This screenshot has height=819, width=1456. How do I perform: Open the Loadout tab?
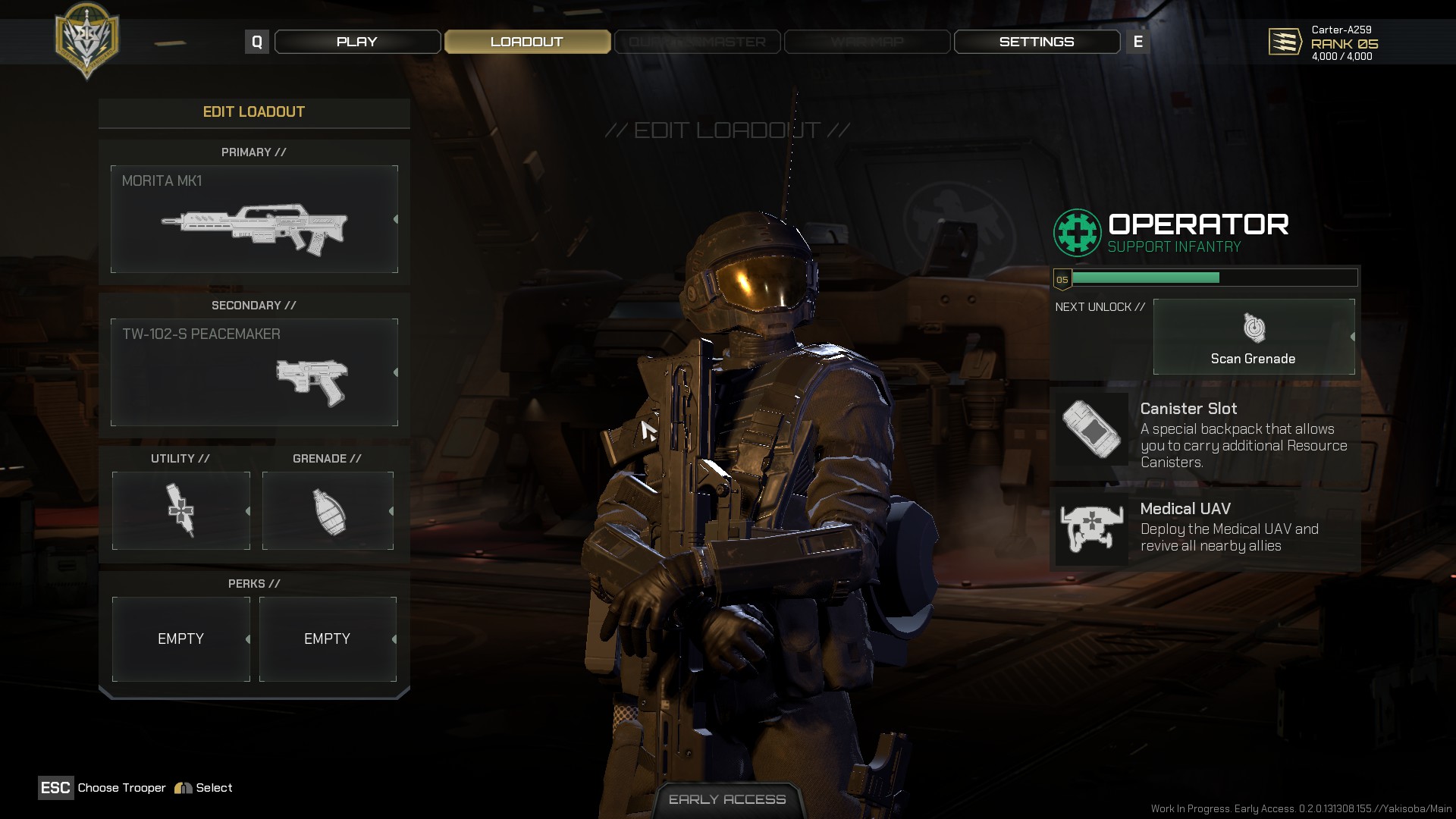click(527, 42)
